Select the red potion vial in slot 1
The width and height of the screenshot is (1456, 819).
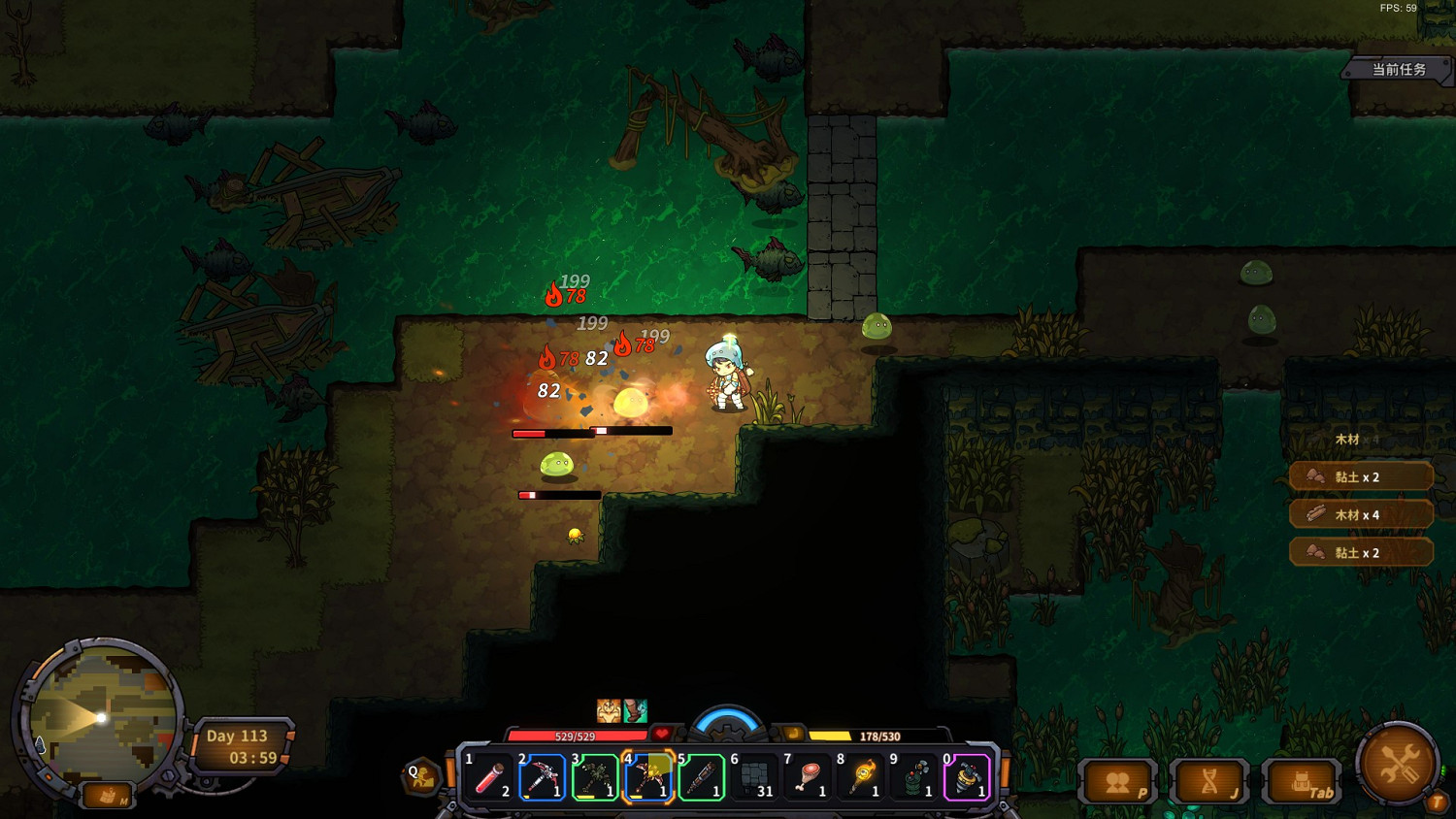click(488, 778)
